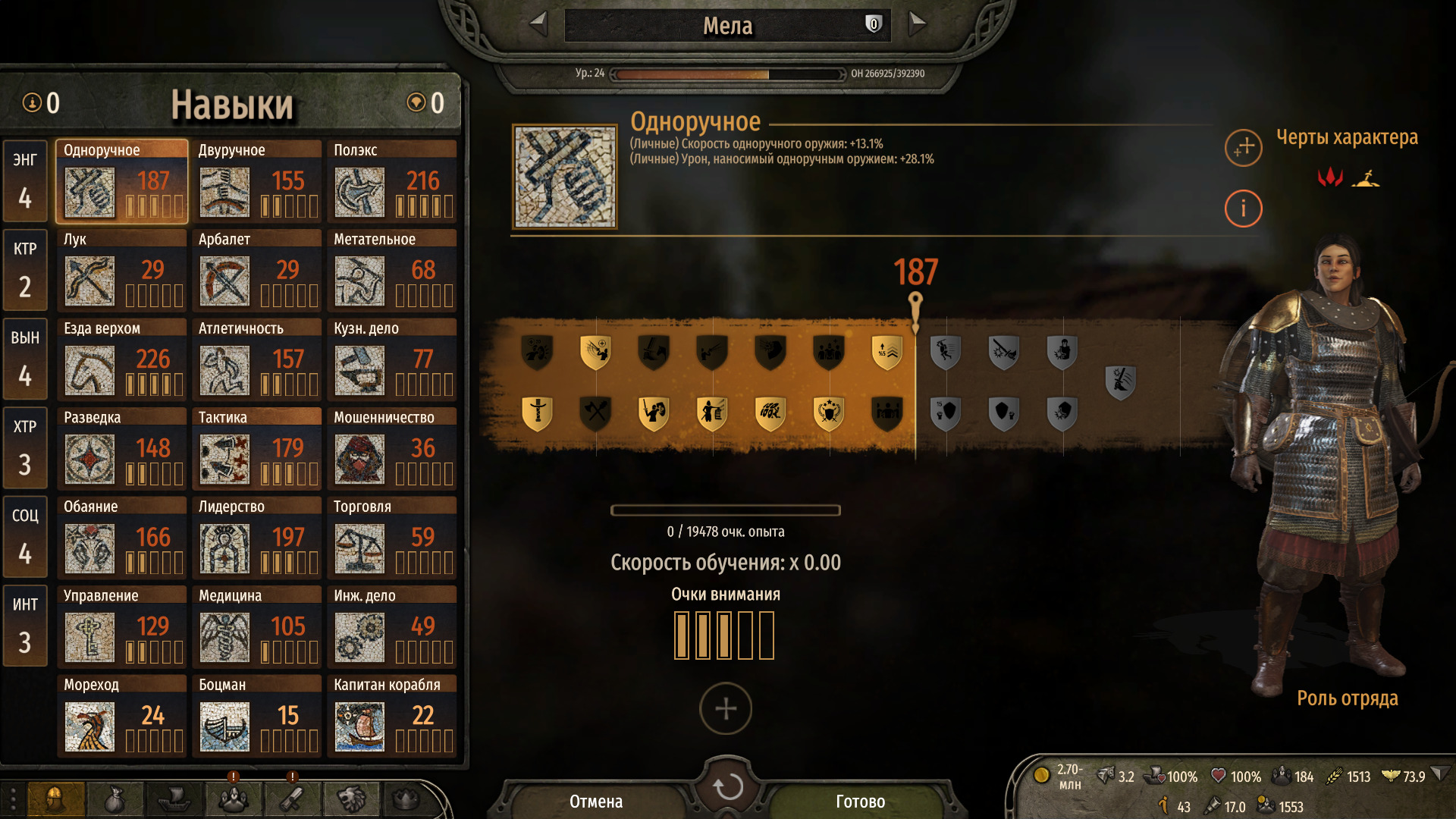Cancel changes with the Отмена button
Screen dimensions: 1456x819
point(596,802)
